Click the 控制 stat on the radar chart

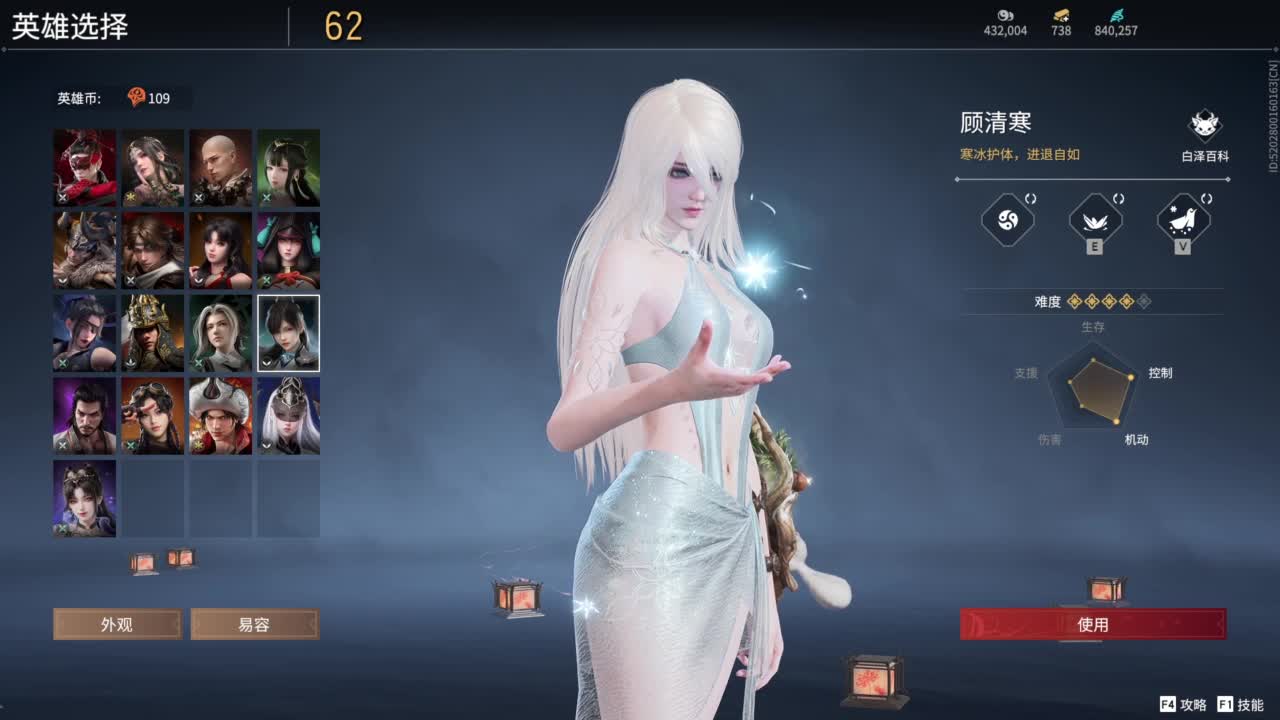(1163, 372)
